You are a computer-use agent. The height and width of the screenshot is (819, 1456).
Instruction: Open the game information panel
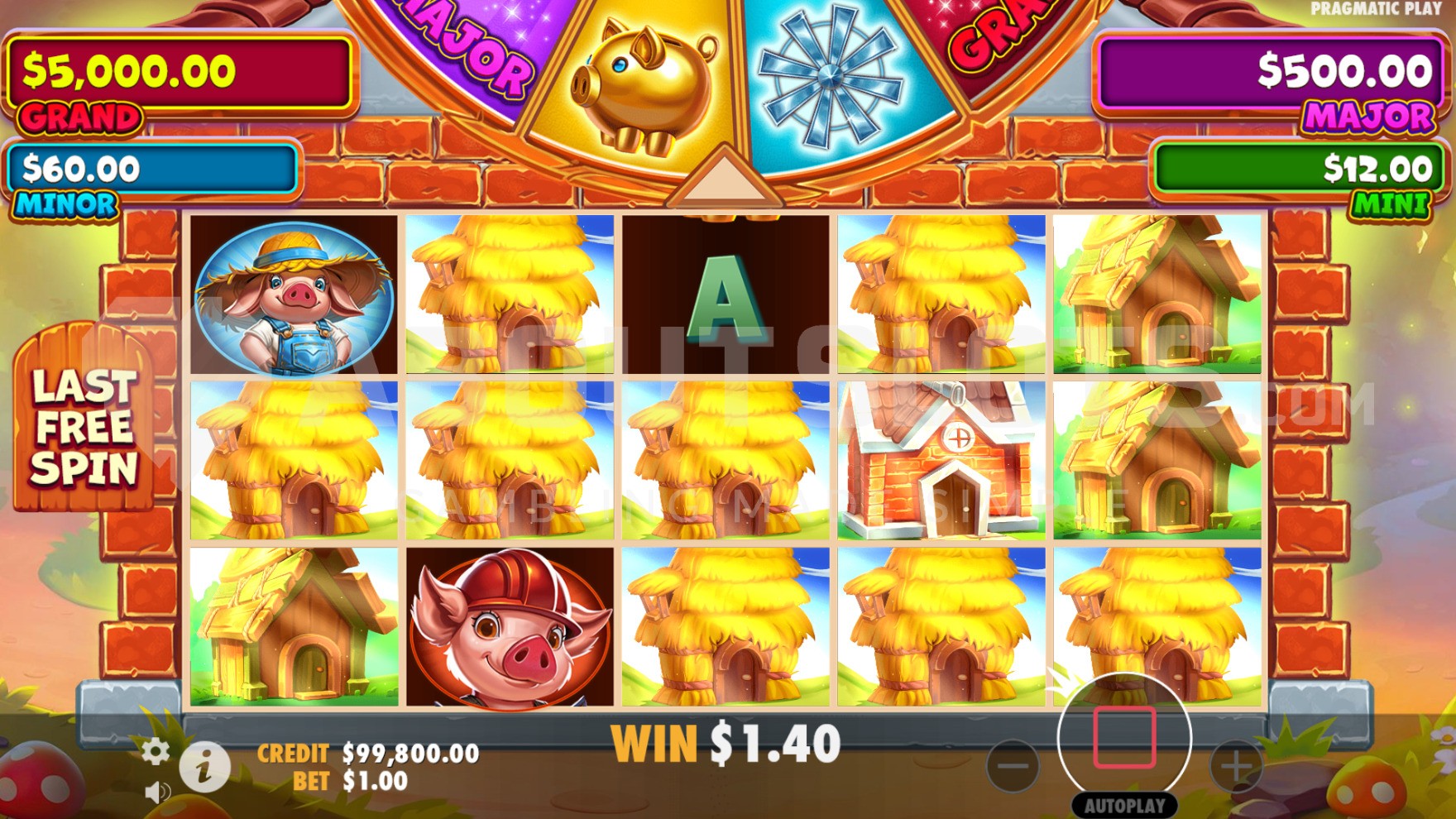pyautogui.click(x=205, y=767)
